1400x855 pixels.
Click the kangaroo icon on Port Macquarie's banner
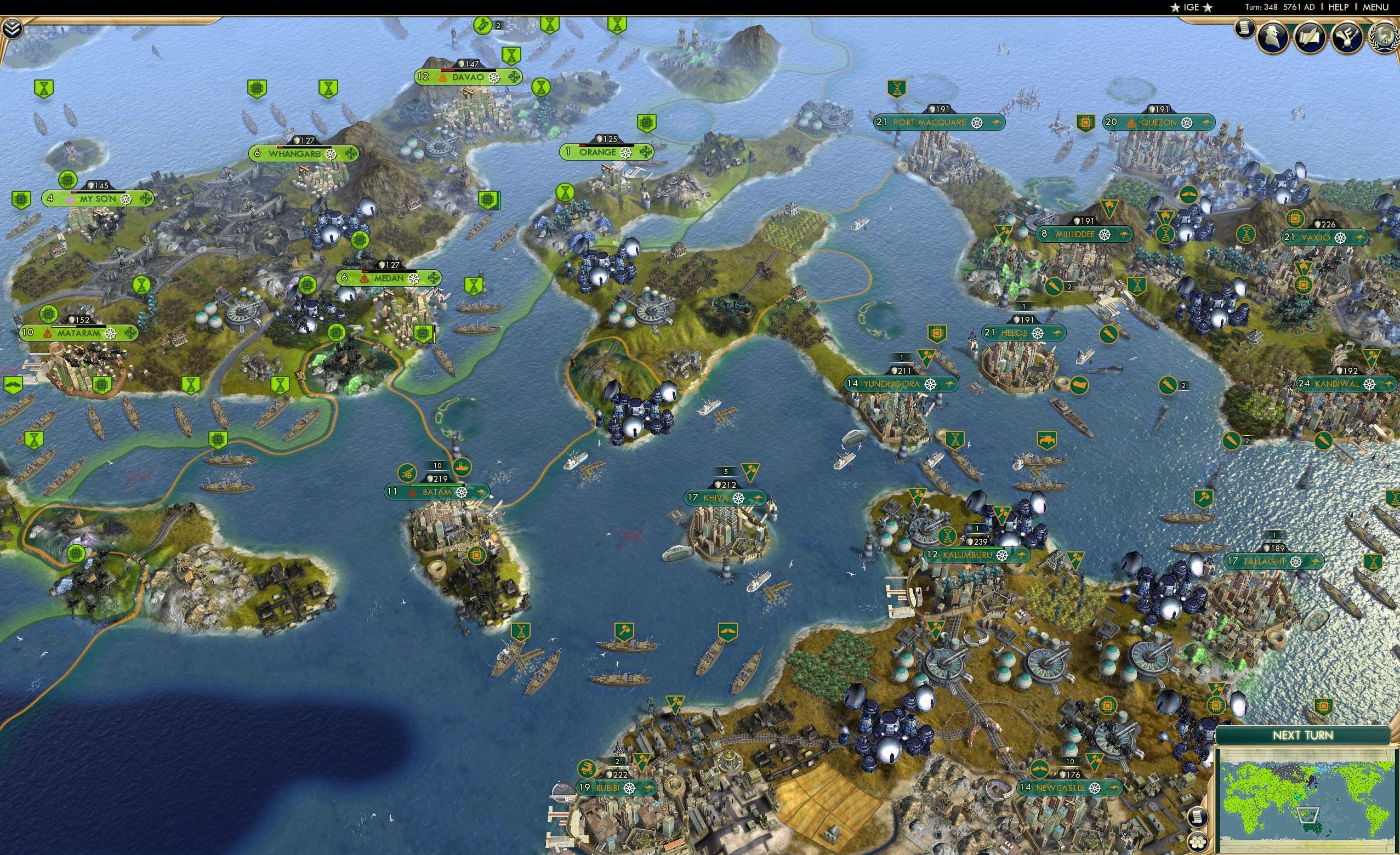pos(997,122)
